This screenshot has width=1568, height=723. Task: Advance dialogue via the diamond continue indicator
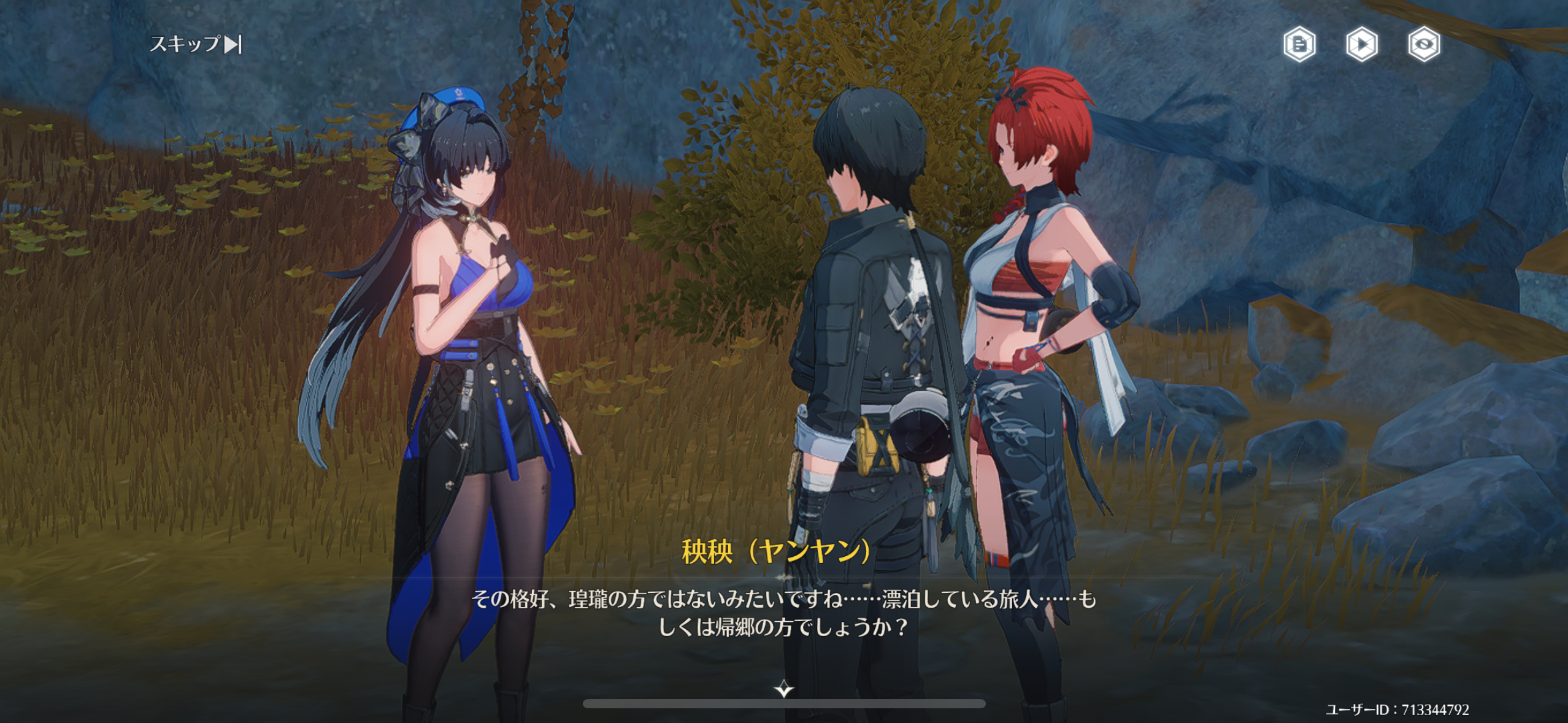[783, 689]
